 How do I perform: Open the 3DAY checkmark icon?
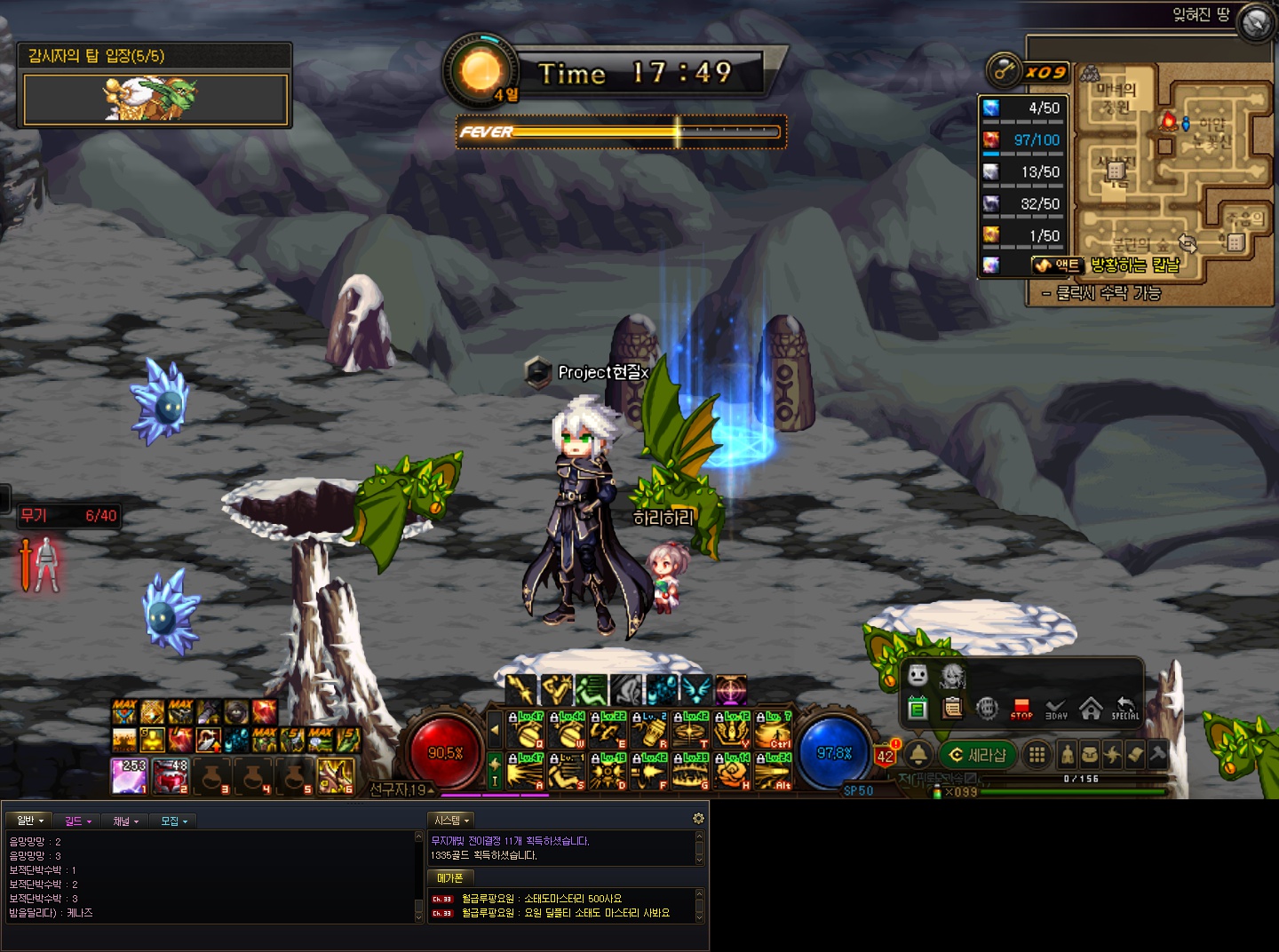1056,709
